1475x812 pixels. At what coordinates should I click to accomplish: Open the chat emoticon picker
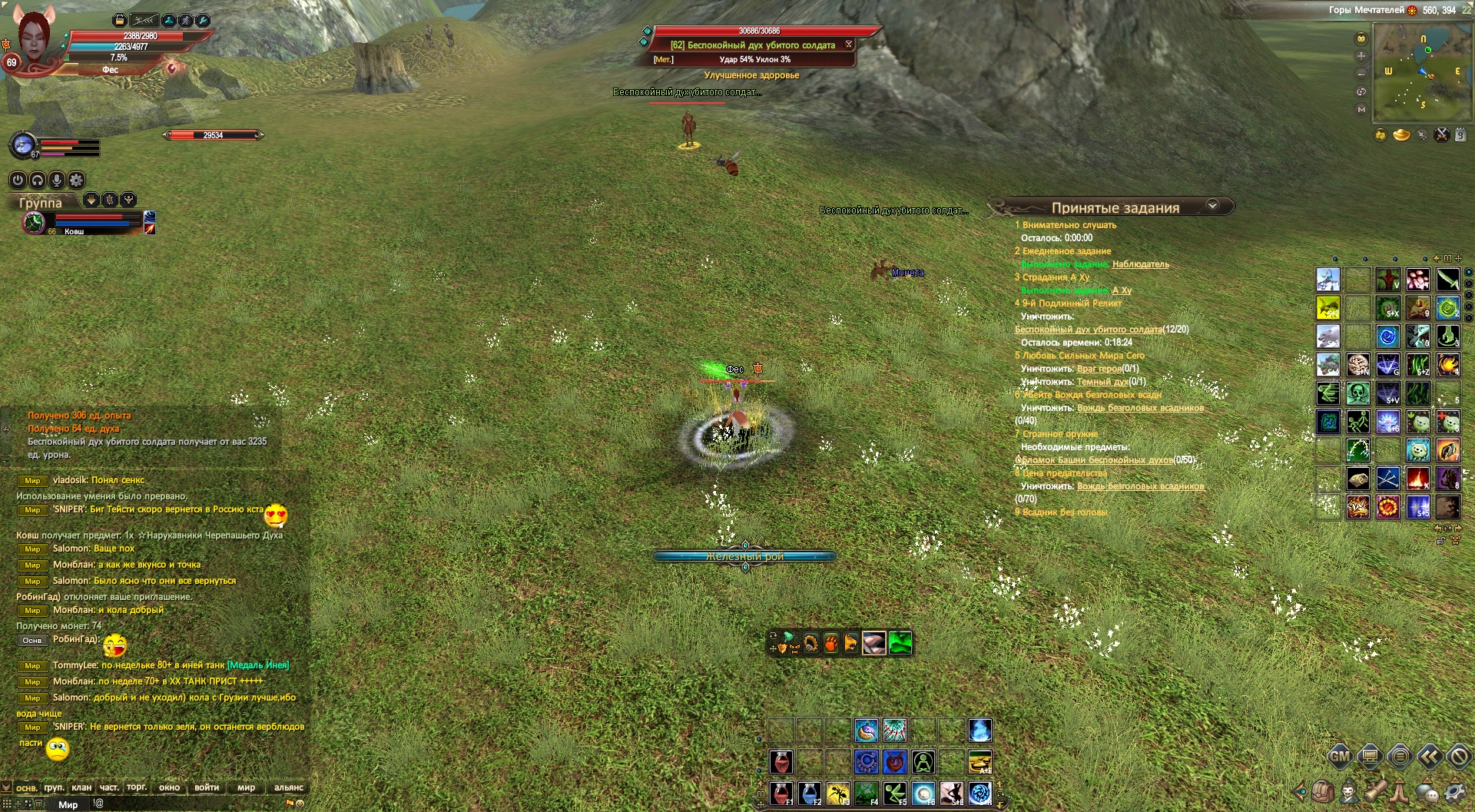300,804
